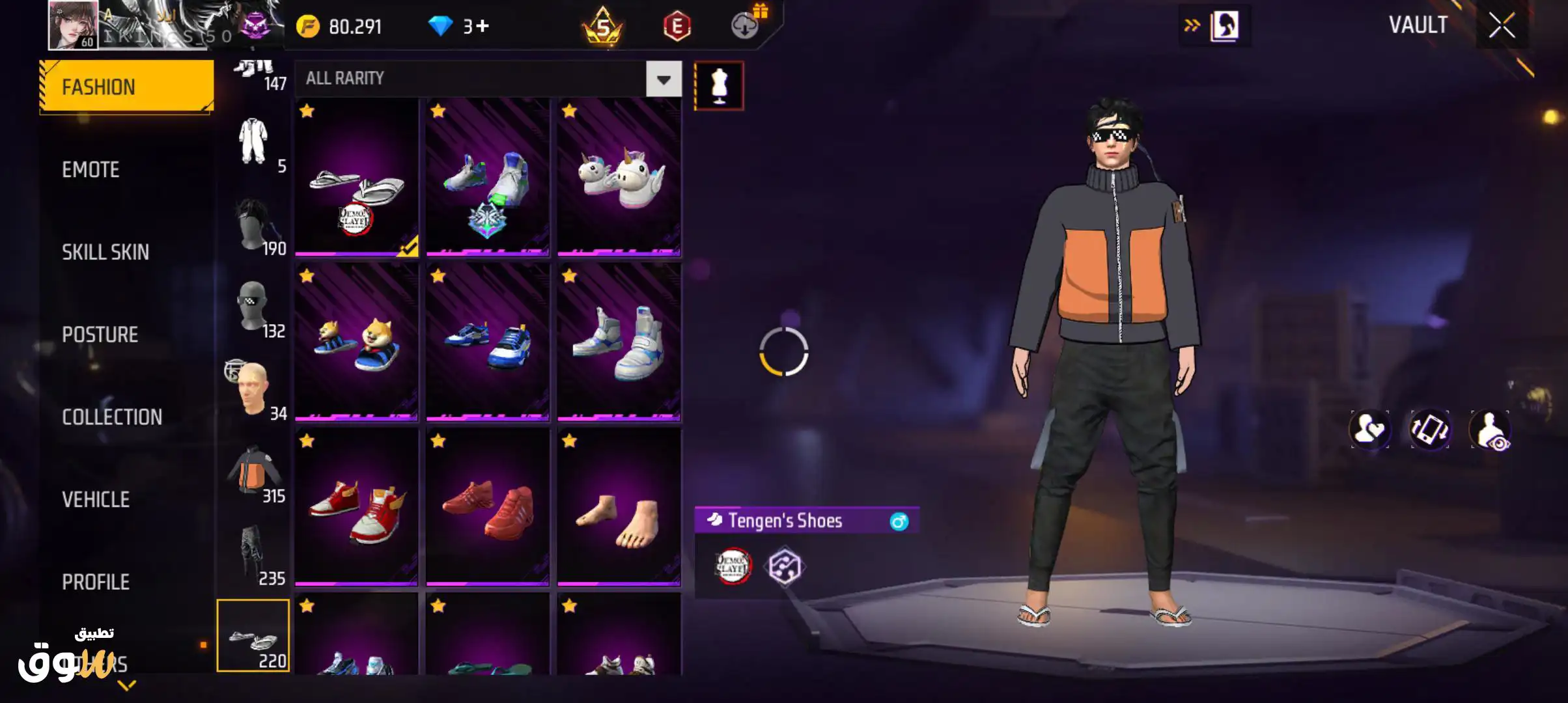Open the hairstyle head category
This screenshot has width=1568, height=703.
pyautogui.click(x=253, y=225)
